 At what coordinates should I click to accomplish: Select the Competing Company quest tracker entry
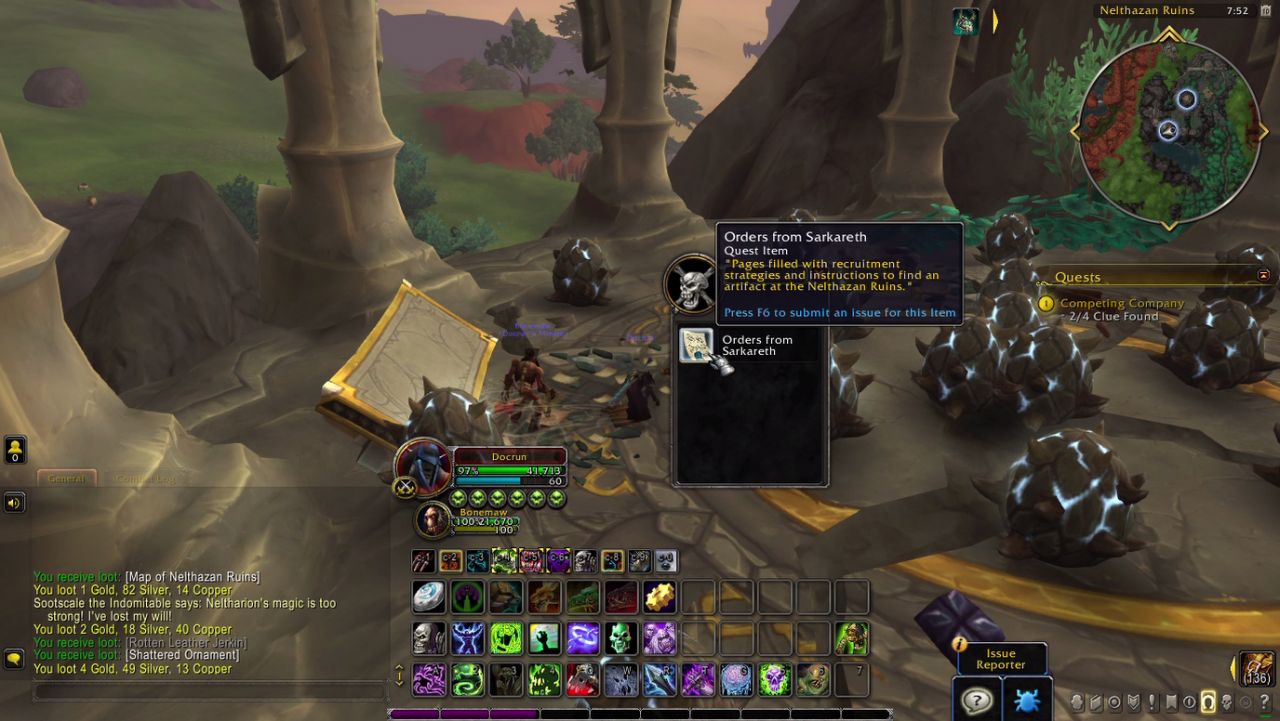[x=1121, y=303]
